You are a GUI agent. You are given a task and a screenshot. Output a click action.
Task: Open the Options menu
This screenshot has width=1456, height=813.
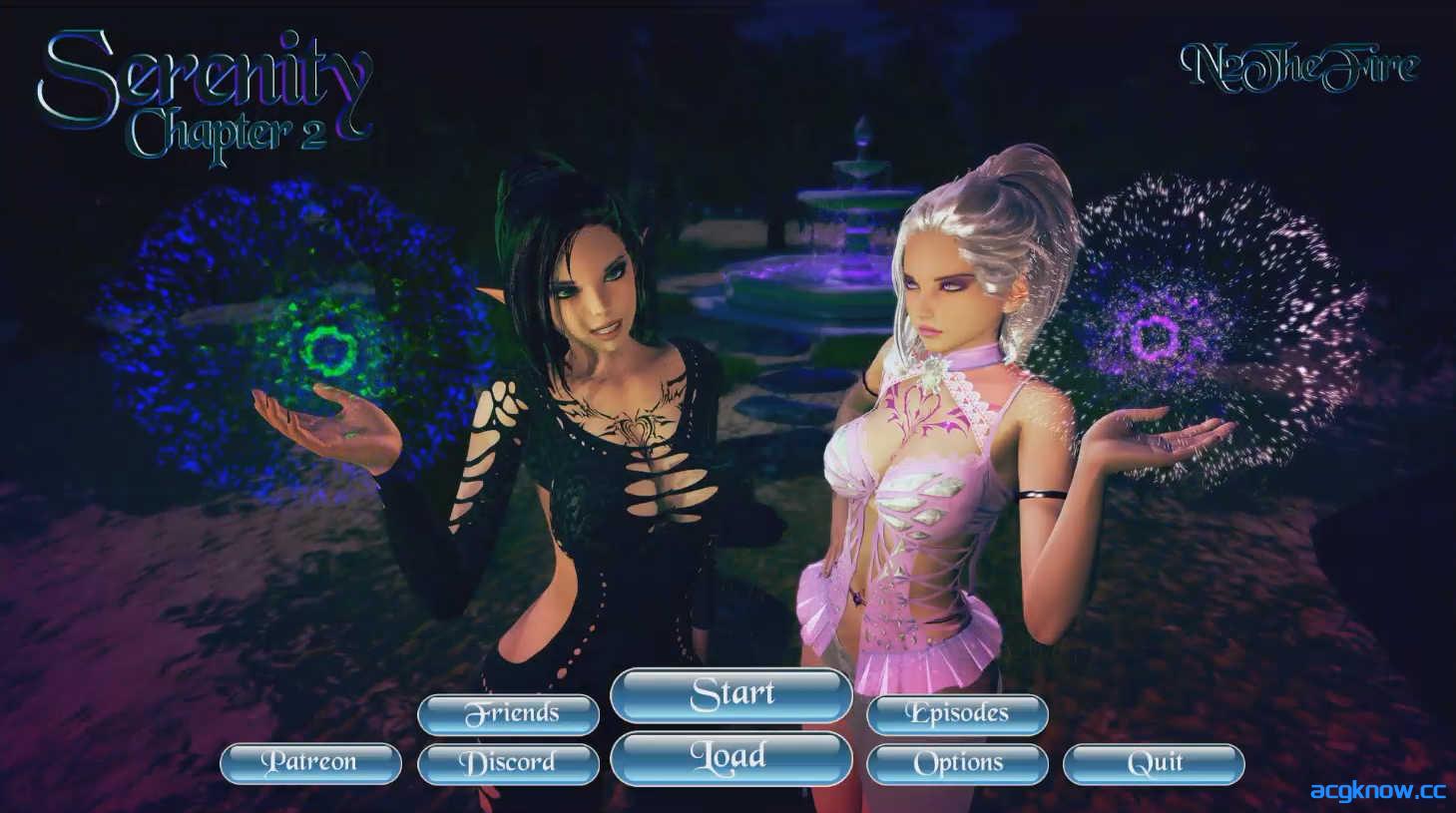pos(956,762)
